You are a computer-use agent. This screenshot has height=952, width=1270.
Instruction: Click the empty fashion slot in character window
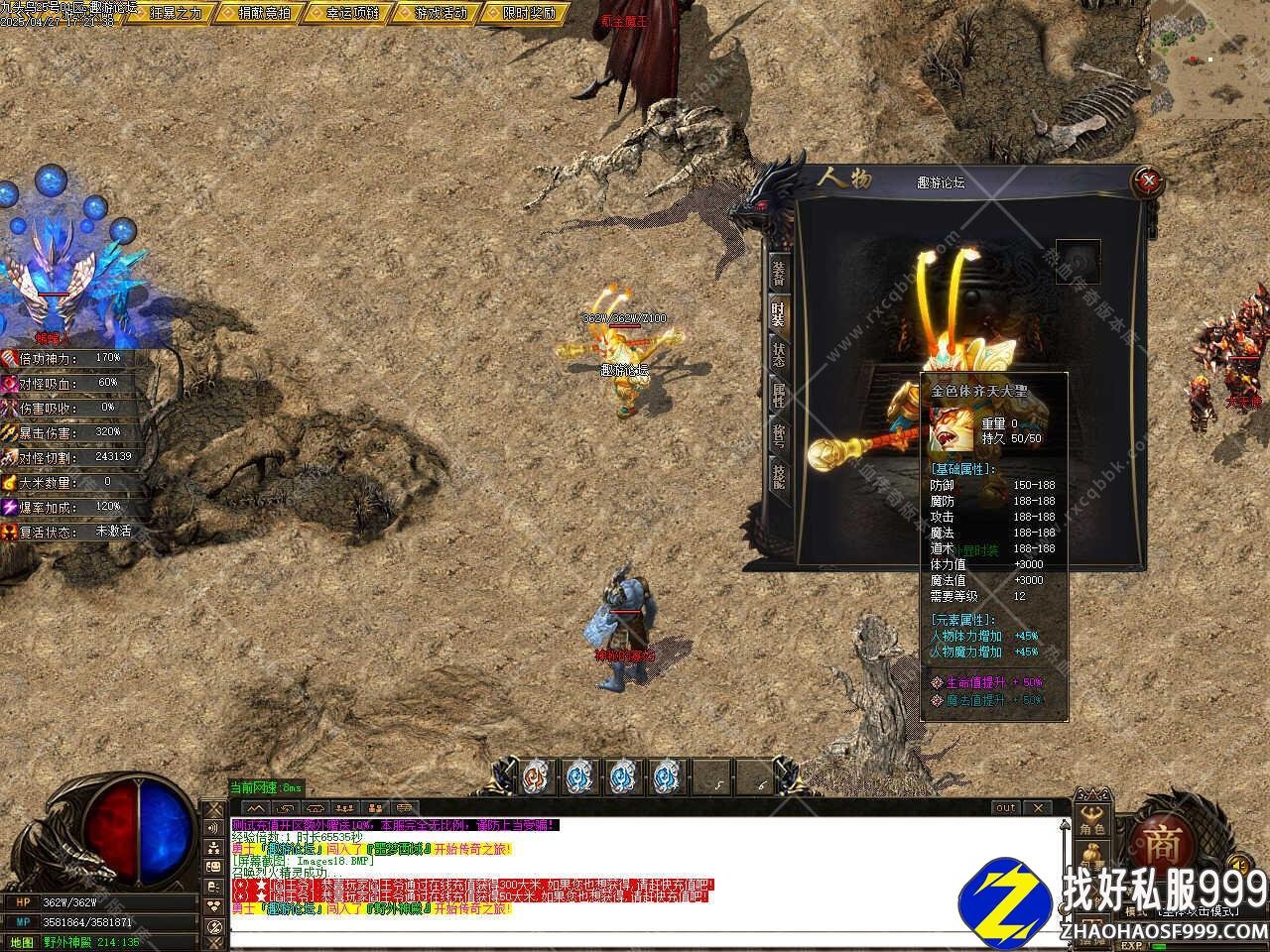click(1078, 262)
